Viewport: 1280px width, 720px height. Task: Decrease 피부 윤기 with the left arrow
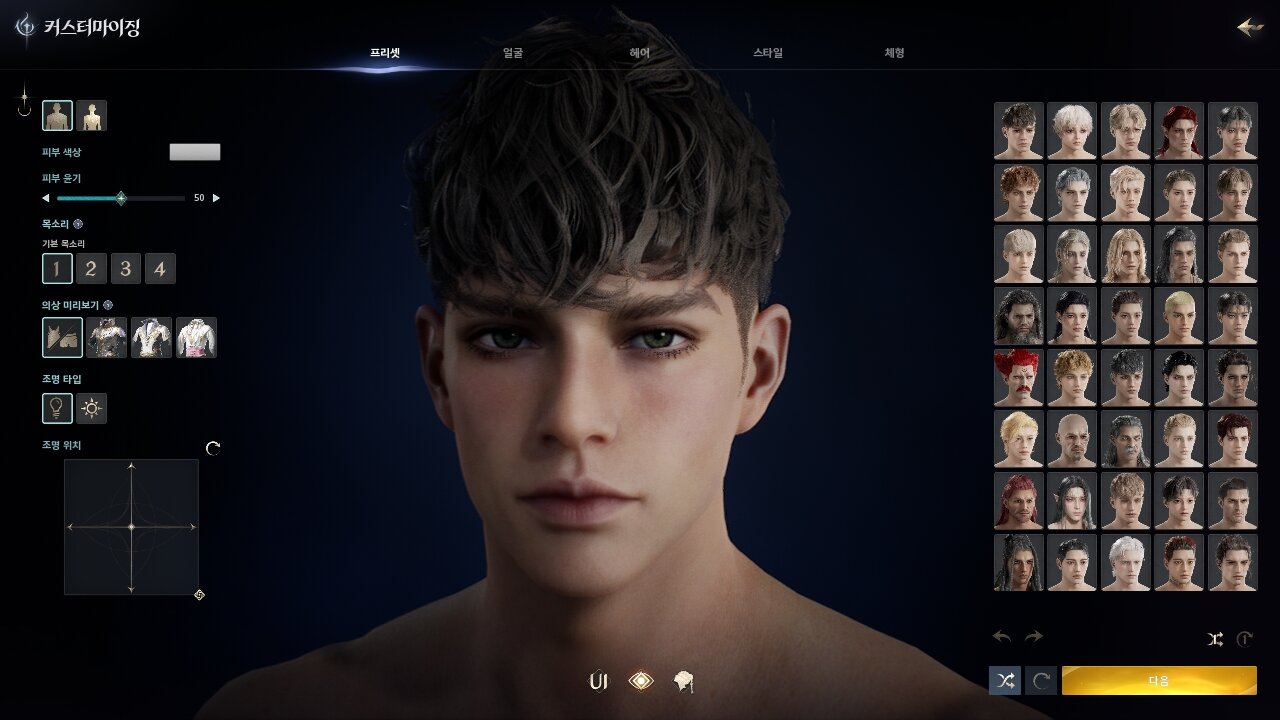(x=45, y=198)
